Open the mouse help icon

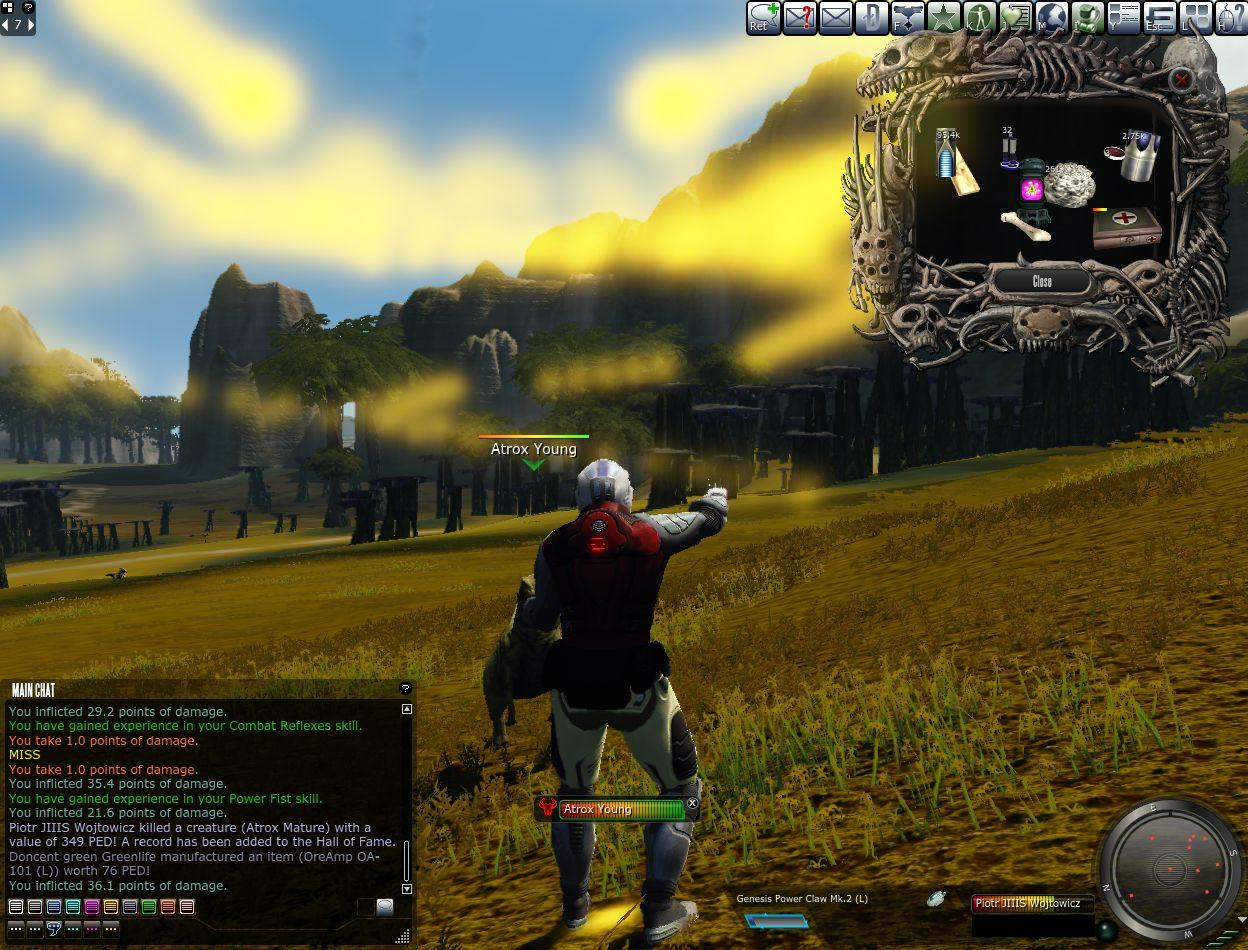[1231, 18]
